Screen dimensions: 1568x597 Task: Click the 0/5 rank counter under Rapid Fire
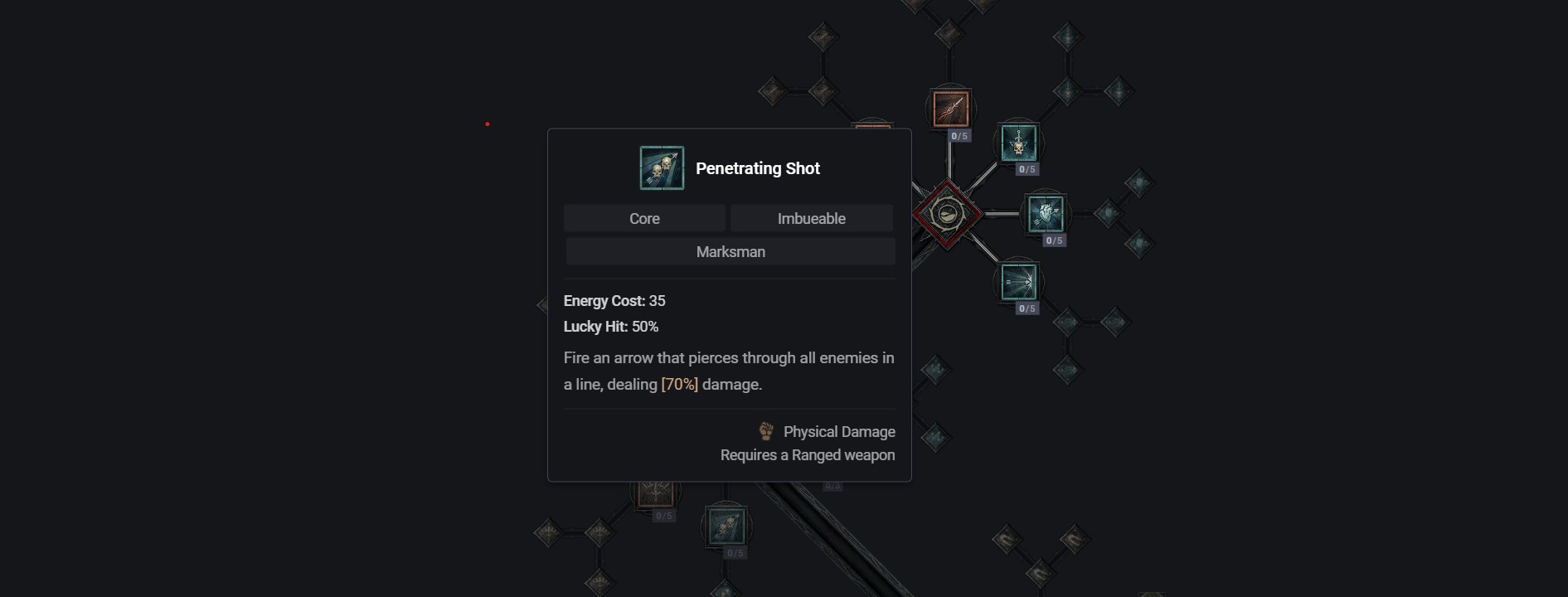[x=1055, y=240]
